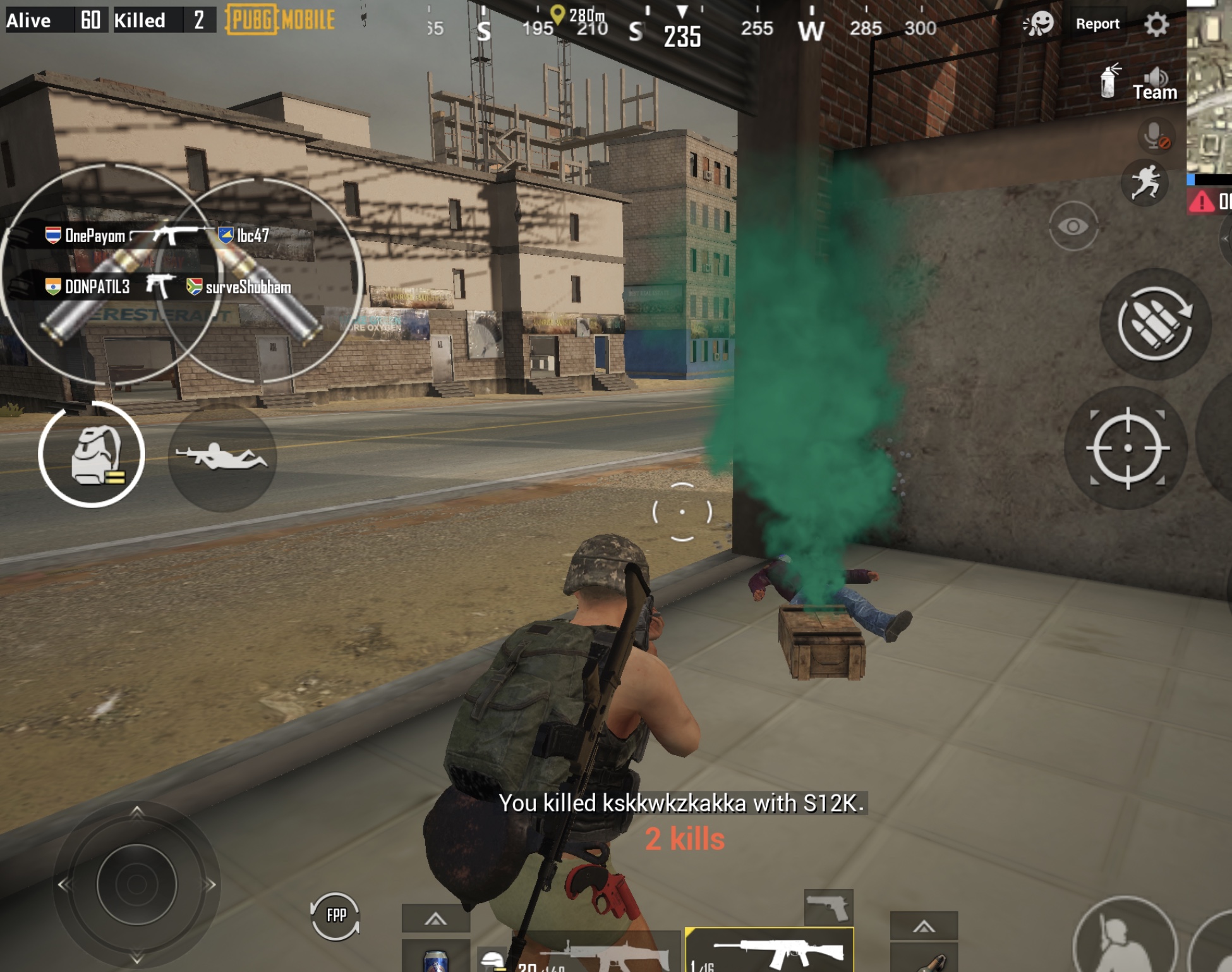Use the spray paint can icon
Image resolution: width=1232 pixels, height=972 pixels.
1108,81
